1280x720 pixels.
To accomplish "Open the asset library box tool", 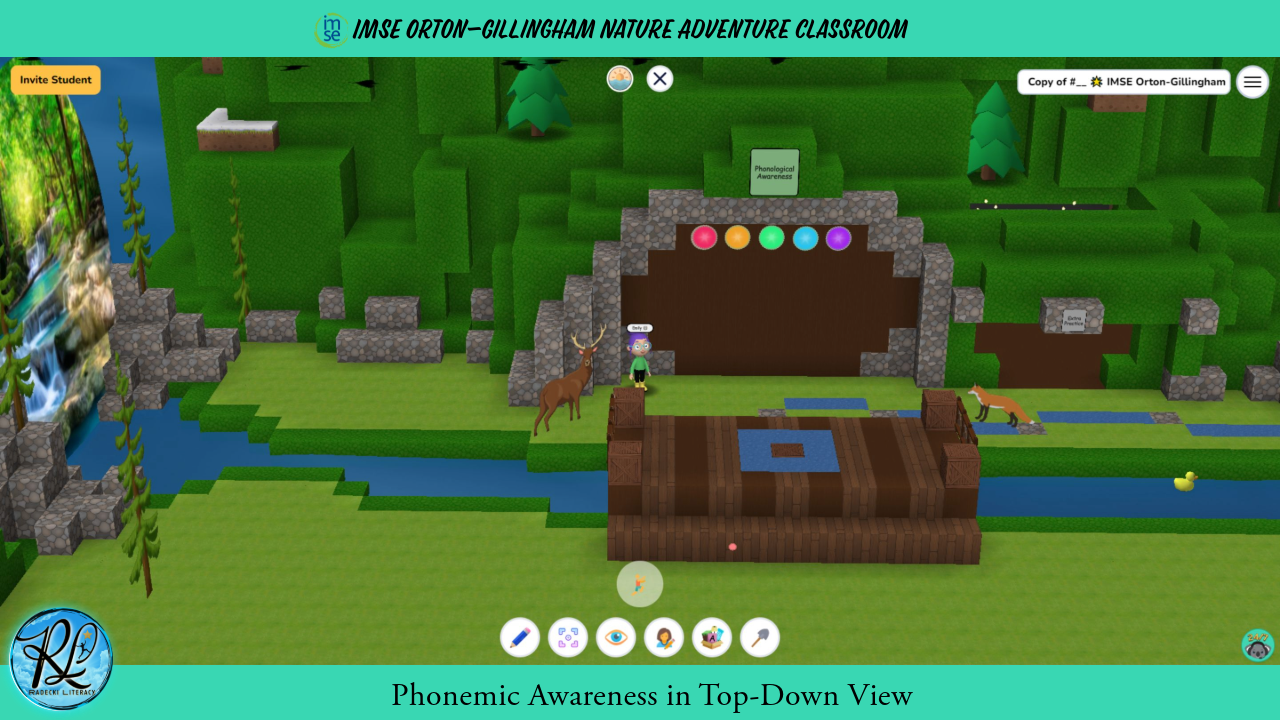I will point(712,637).
